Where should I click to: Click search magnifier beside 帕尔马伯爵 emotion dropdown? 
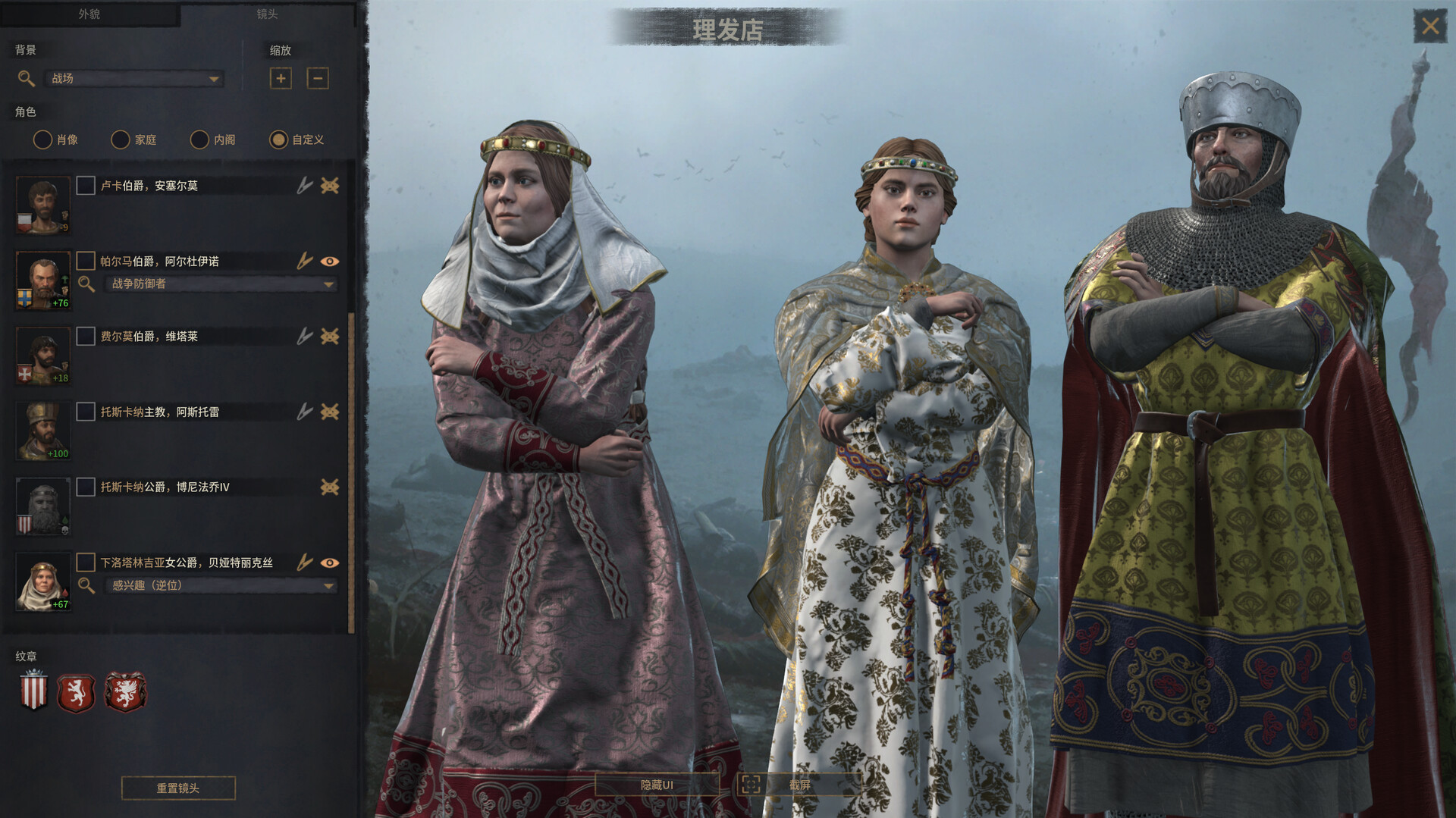pyautogui.click(x=86, y=284)
